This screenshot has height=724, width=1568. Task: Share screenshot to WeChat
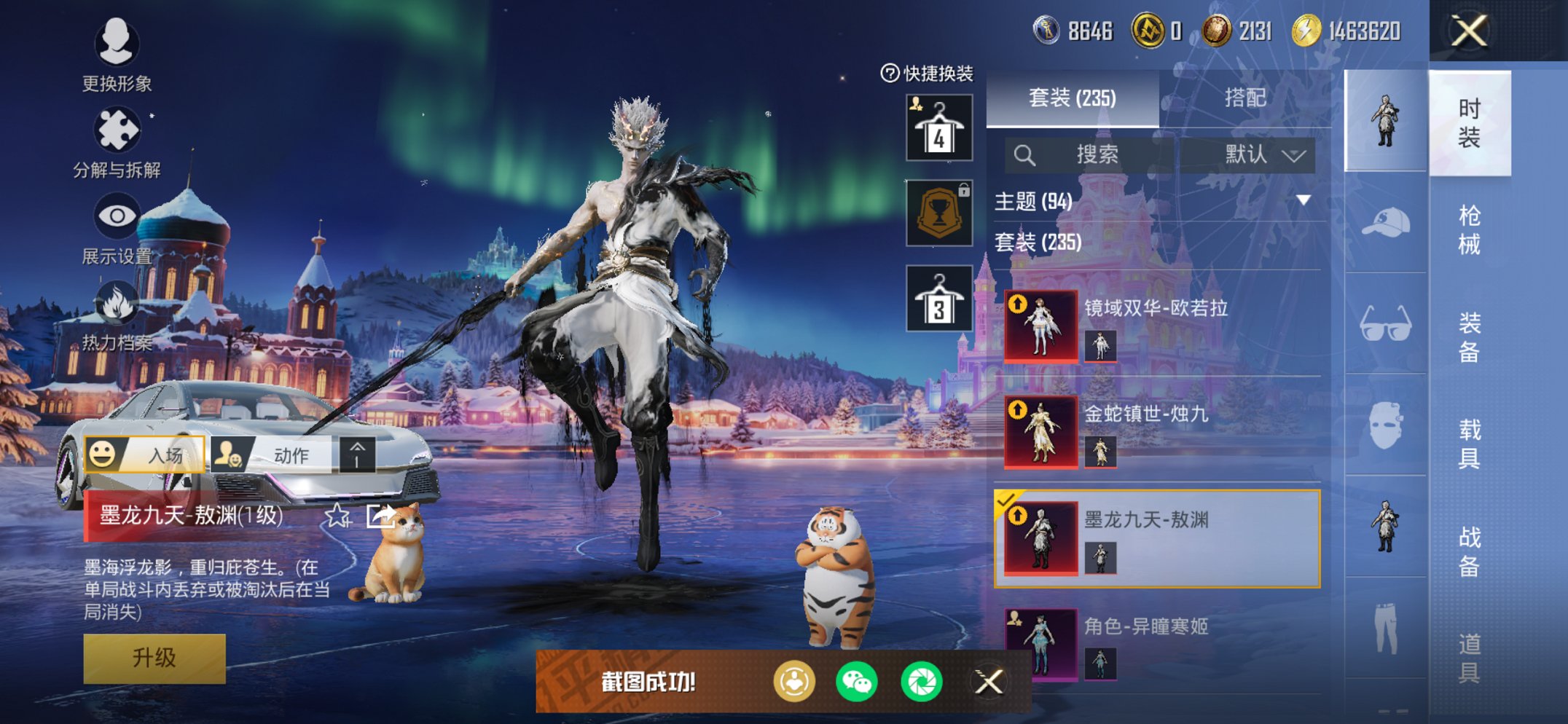coord(857,682)
